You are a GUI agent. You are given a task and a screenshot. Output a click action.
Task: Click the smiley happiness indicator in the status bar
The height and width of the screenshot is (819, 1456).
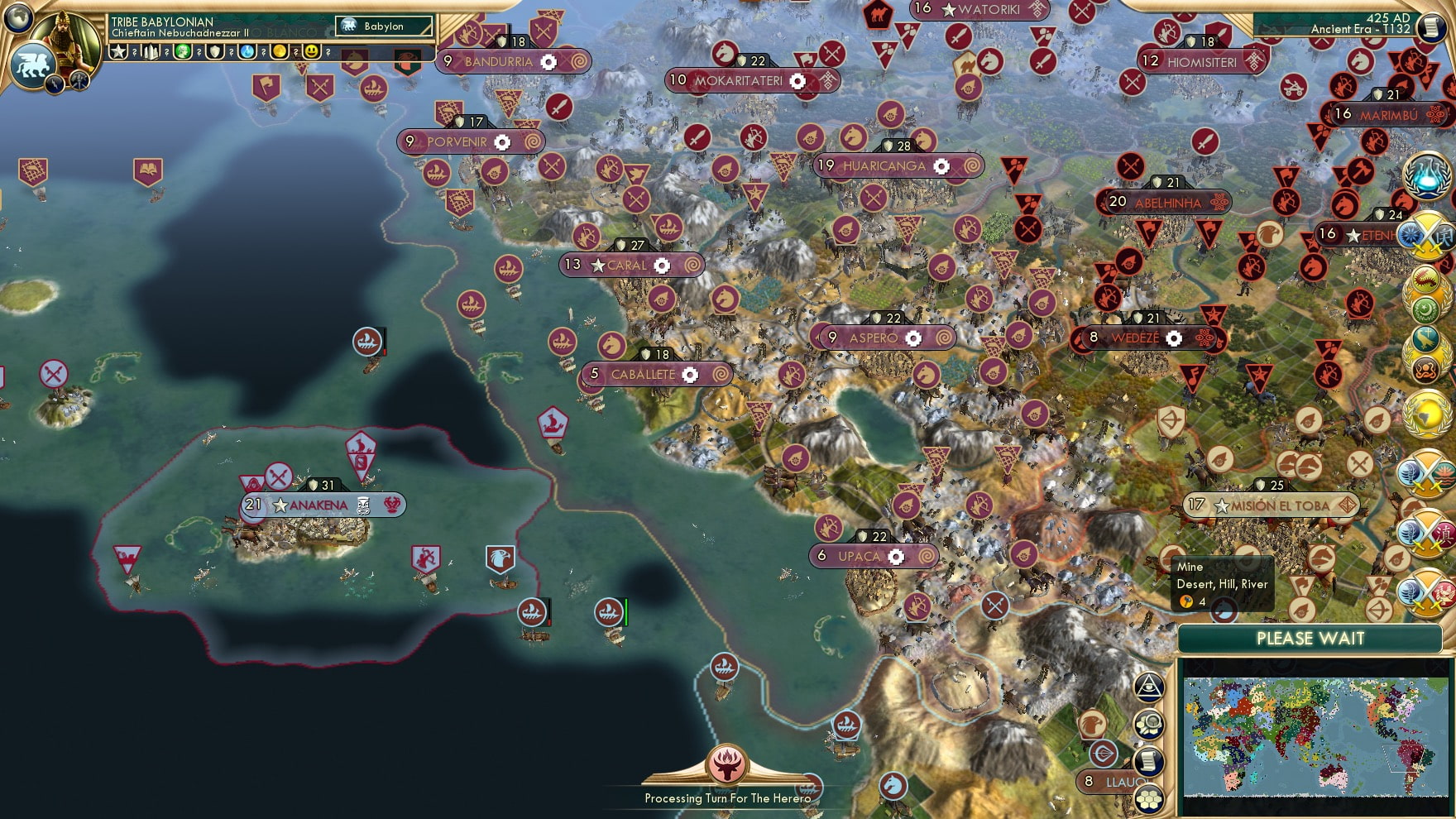tap(310, 50)
